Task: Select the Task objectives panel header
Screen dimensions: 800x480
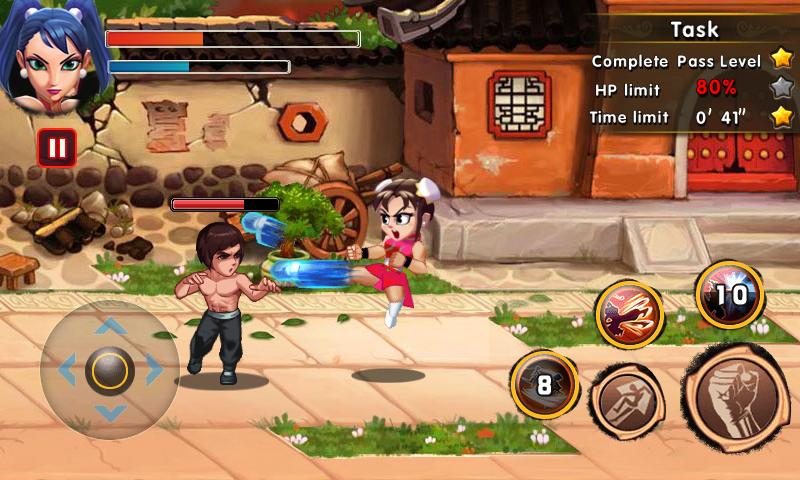Action: tap(696, 29)
